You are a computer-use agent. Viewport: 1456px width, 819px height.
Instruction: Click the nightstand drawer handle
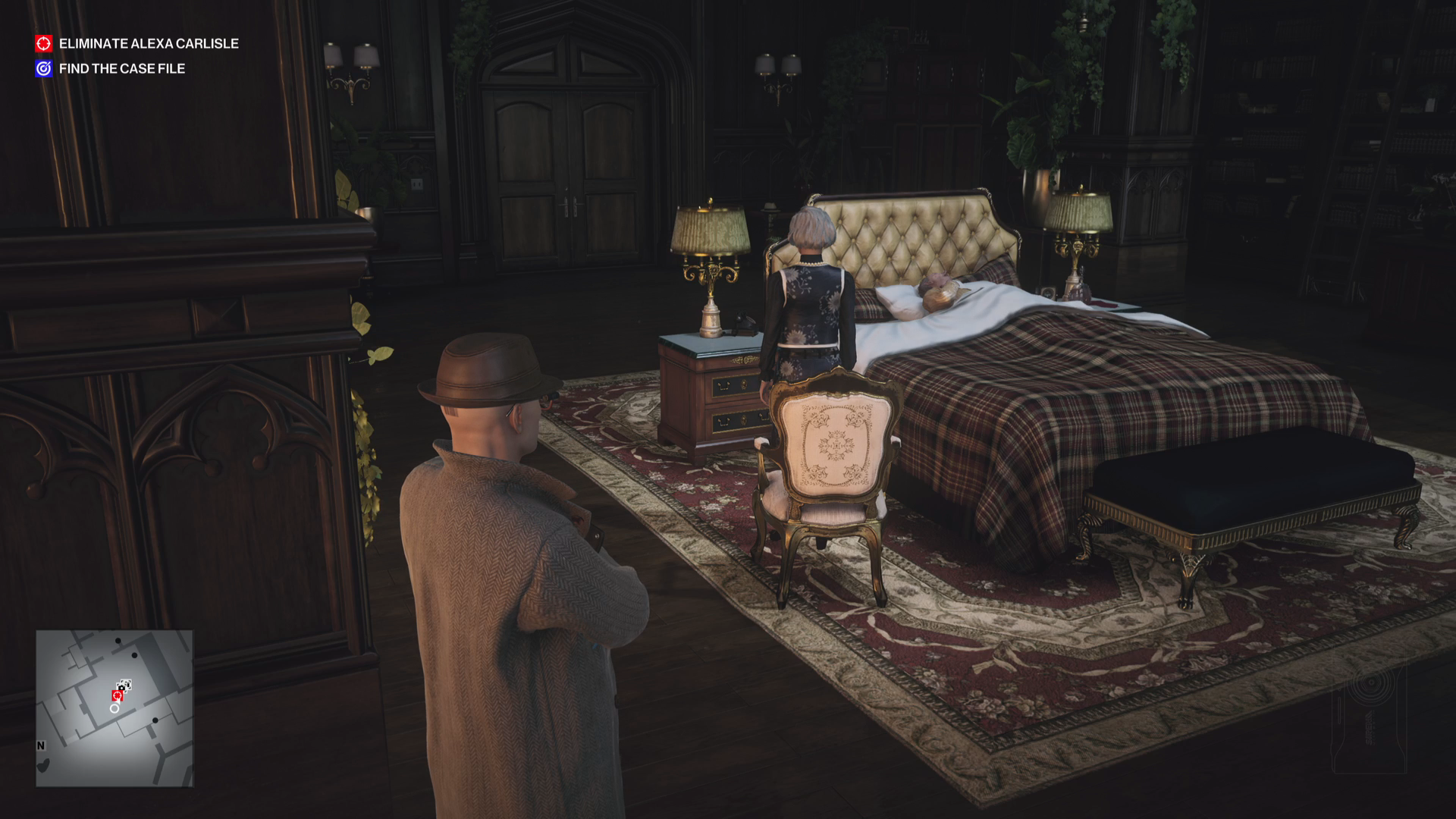pyautogui.click(x=723, y=384)
